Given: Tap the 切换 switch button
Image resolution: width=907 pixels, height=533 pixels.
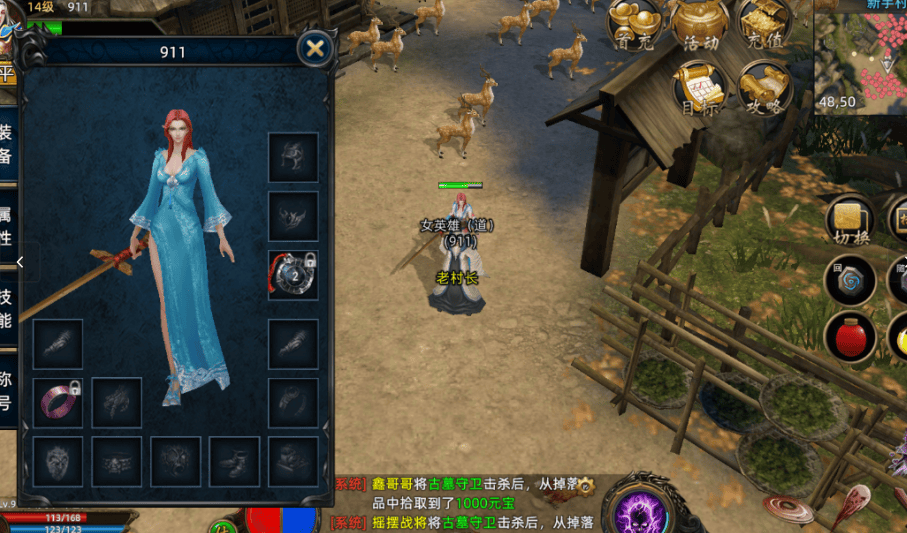Looking at the screenshot, I should (851, 222).
